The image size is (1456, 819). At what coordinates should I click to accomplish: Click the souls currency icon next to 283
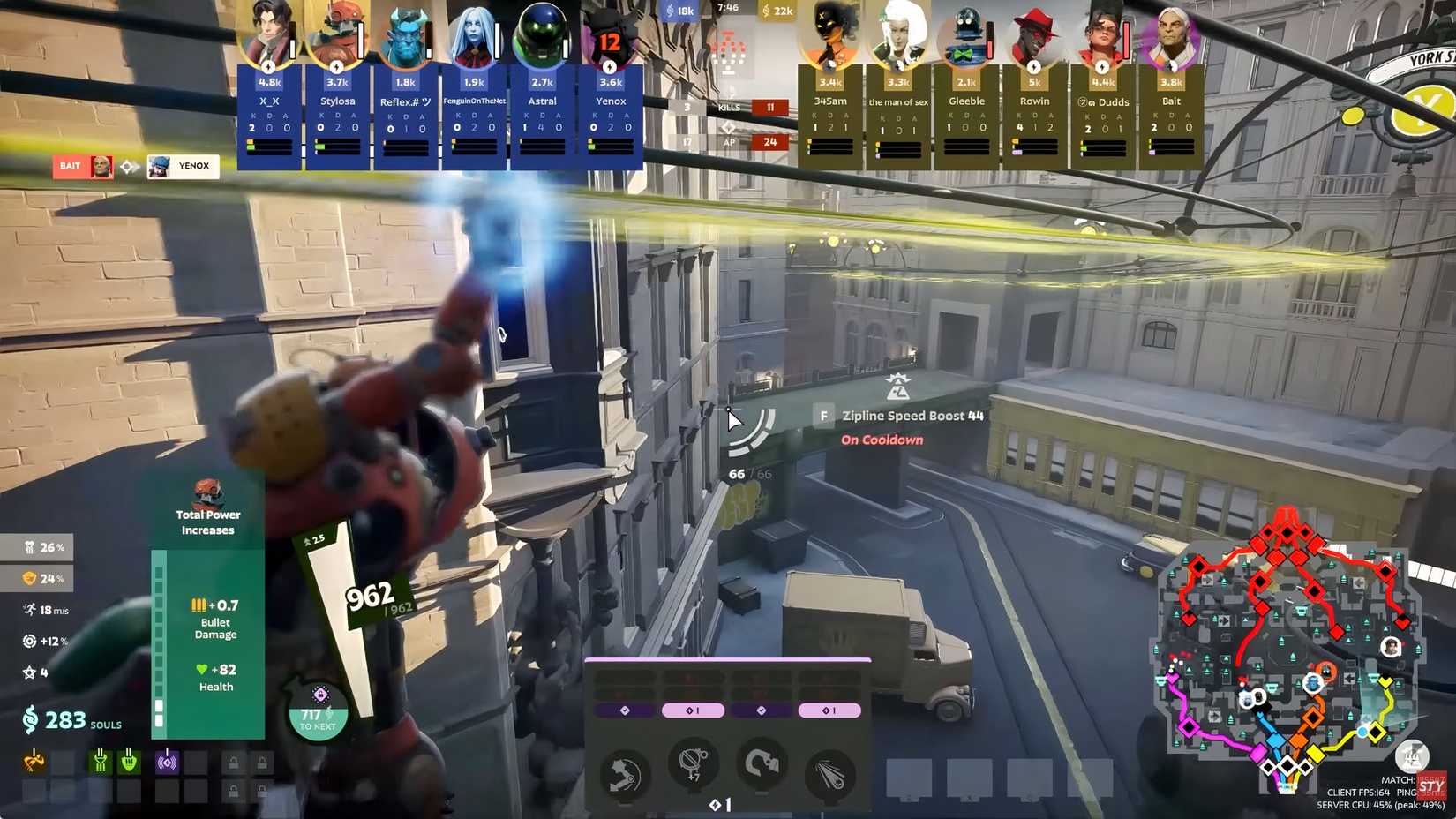pyautogui.click(x=29, y=721)
